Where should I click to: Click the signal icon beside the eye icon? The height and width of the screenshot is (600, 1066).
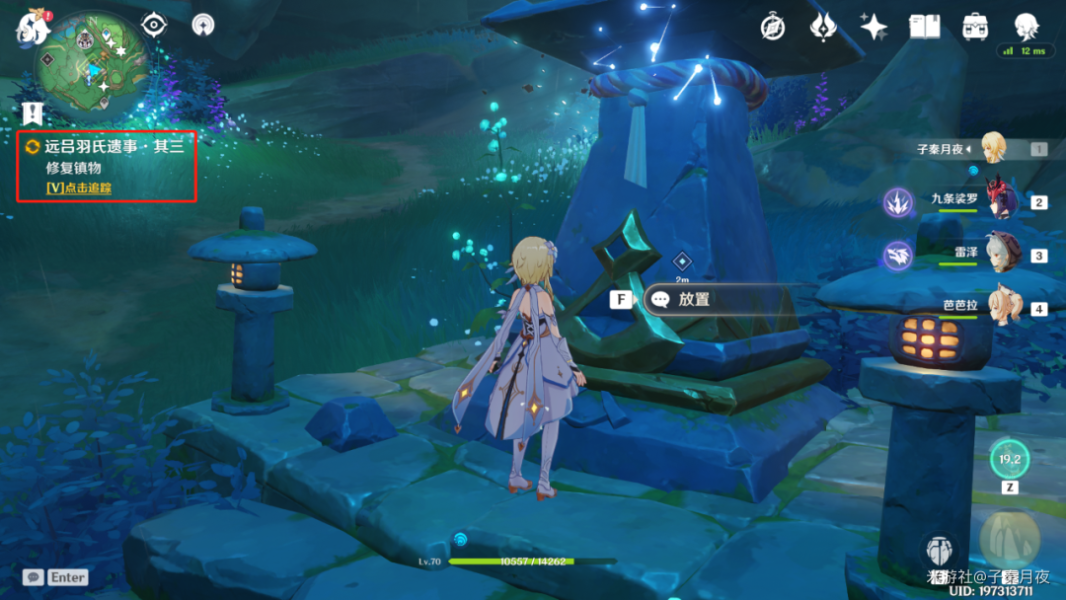pyautogui.click(x=203, y=24)
